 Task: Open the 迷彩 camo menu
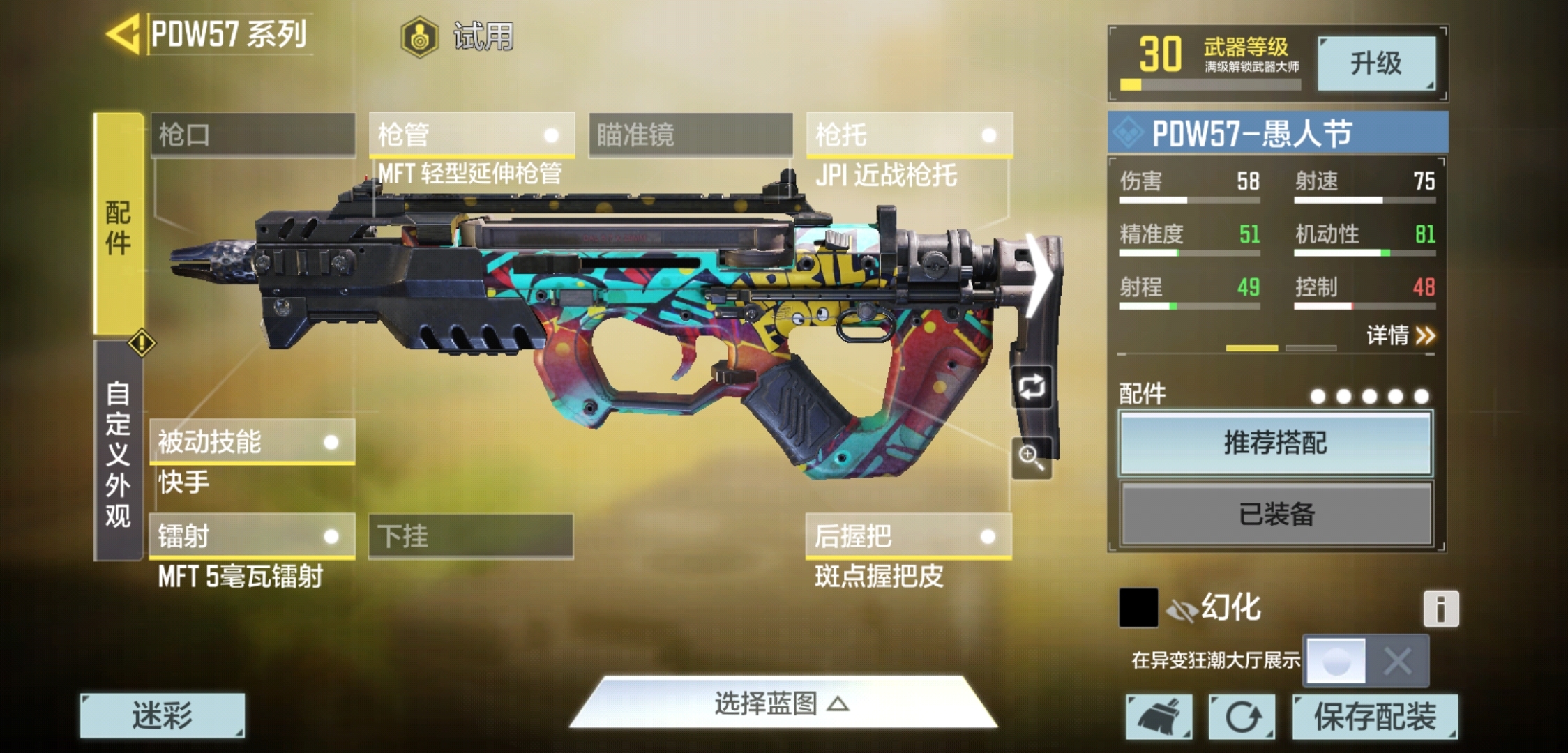pyautogui.click(x=163, y=715)
